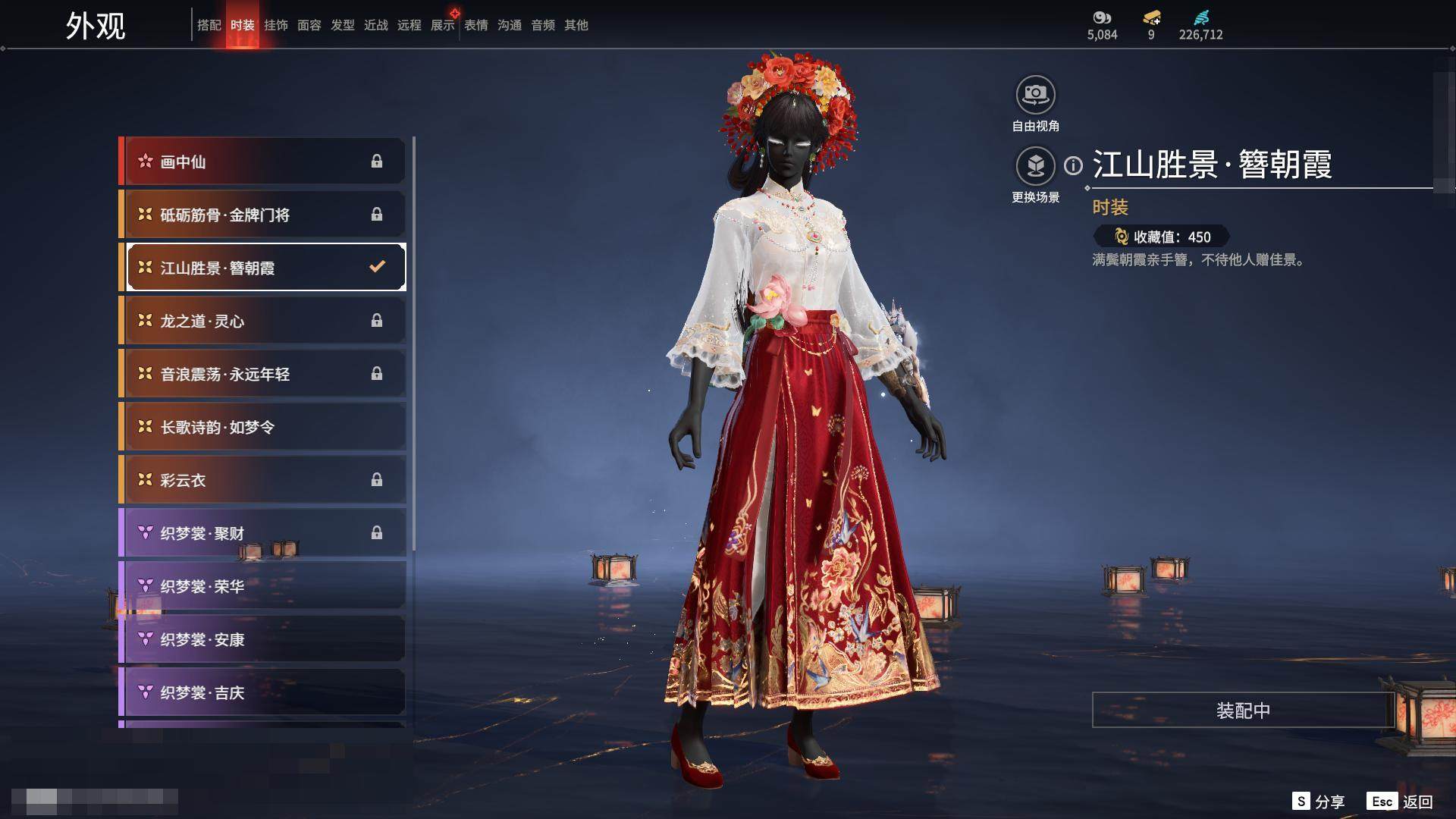Click the 更换场景 change scene icon

[1035, 166]
